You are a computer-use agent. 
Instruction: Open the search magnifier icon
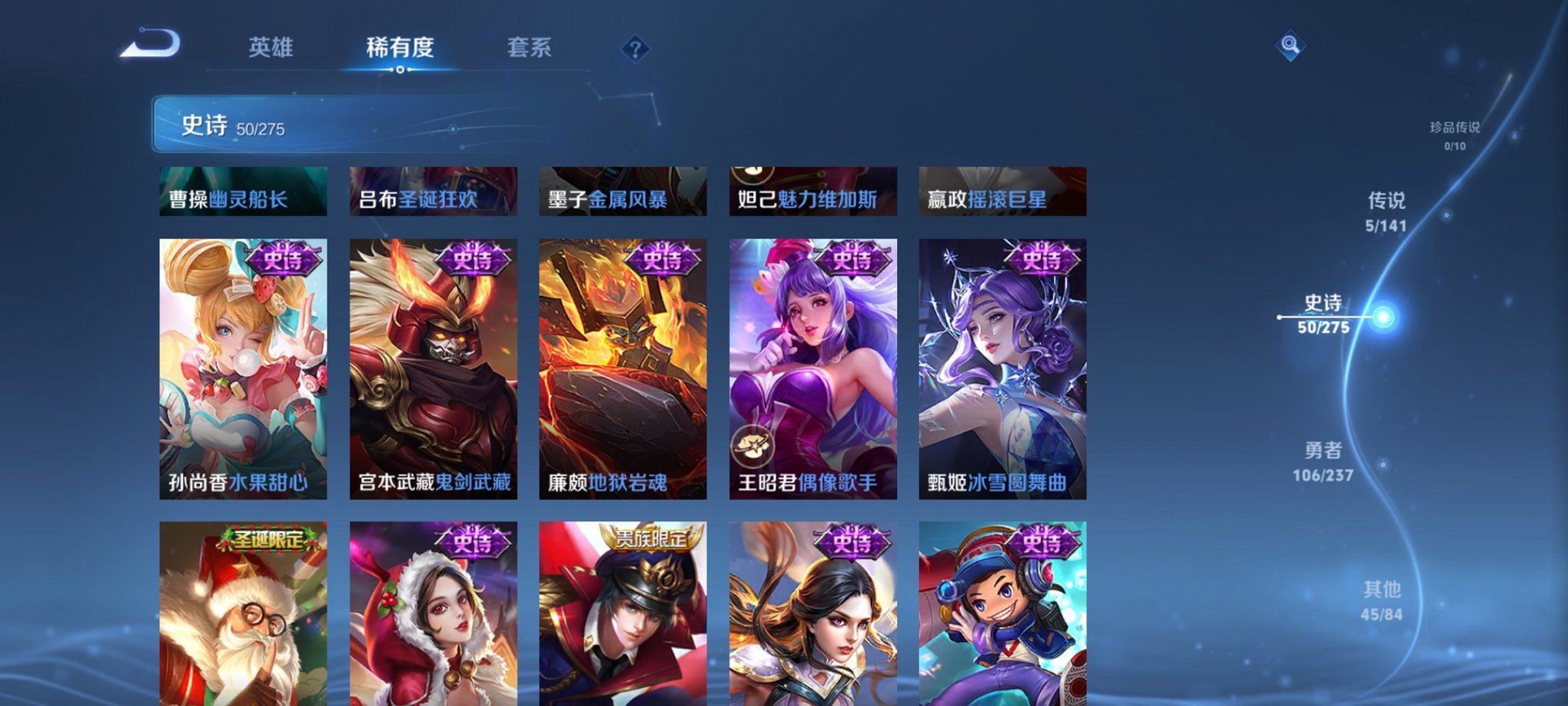click(1291, 46)
